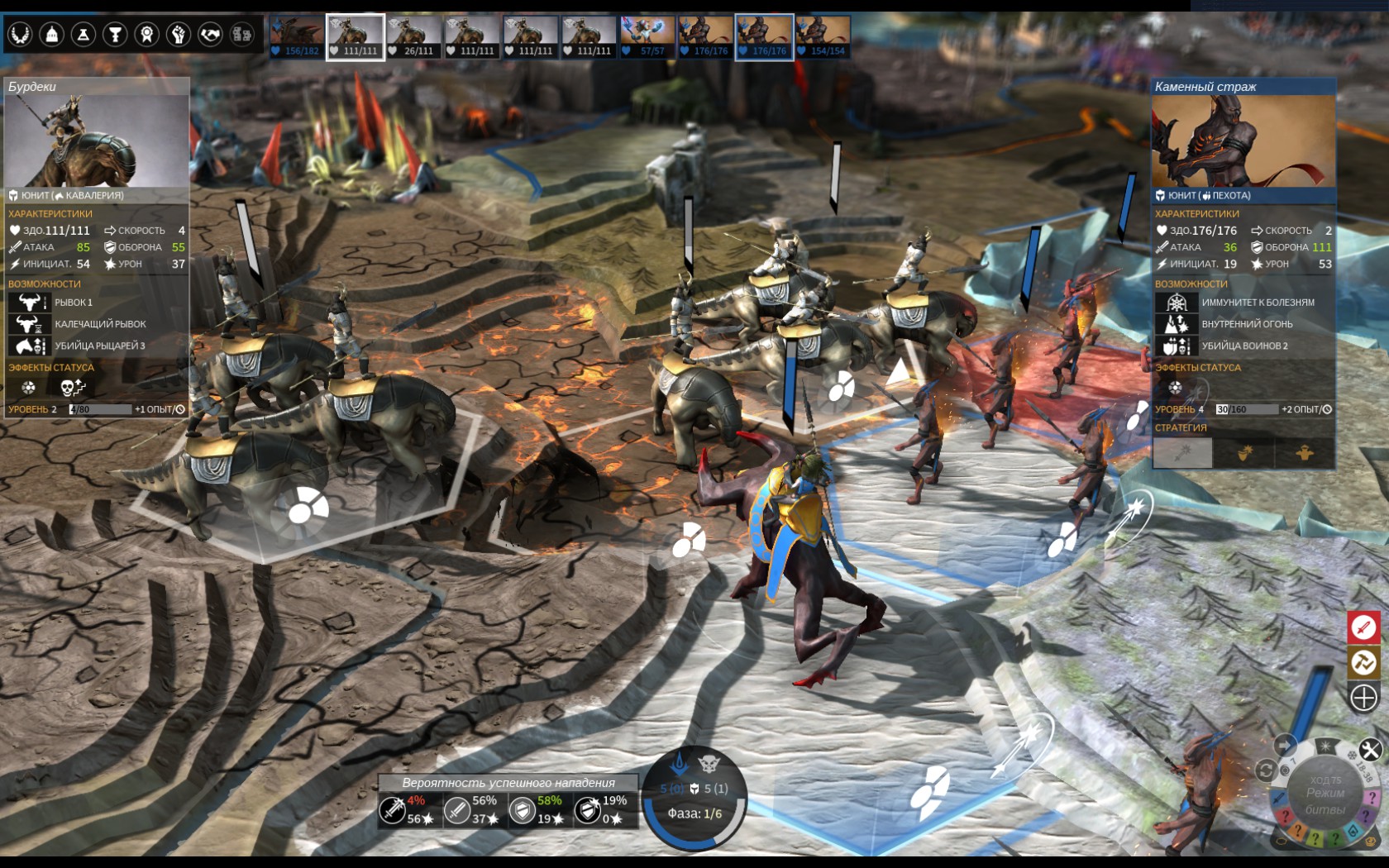Open the empire screen (capitol building icon)

click(x=51, y=35)
